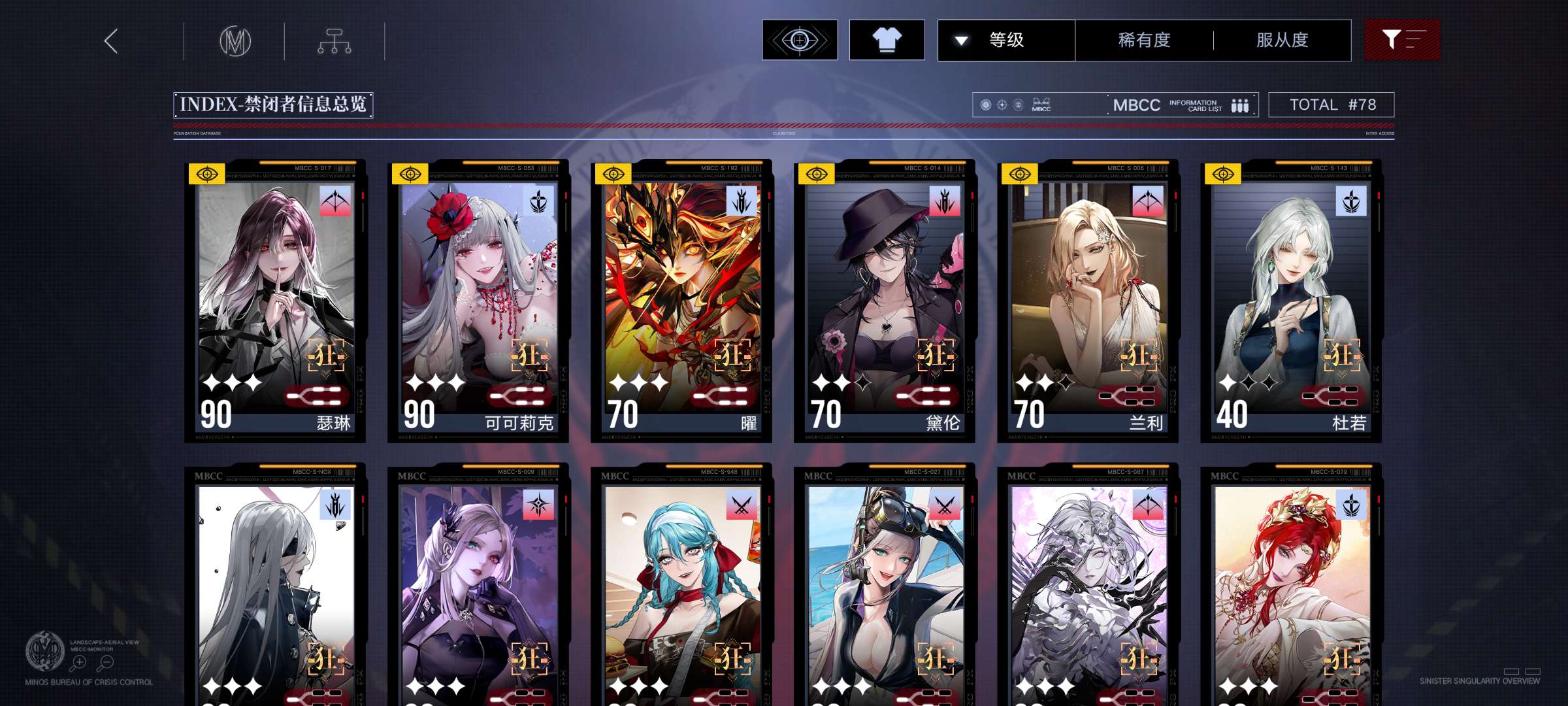Sort Sinners by 稀有度 rarity
Screen dimensions: 1568x706
1144,41
